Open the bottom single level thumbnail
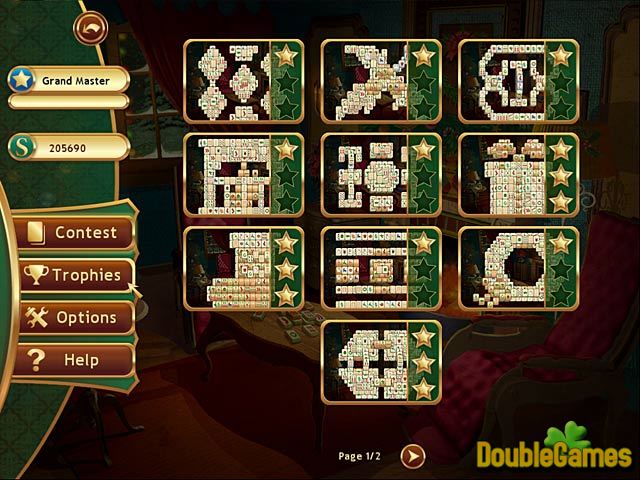This screenshot has width=640, height=480. tap(366, 361)
